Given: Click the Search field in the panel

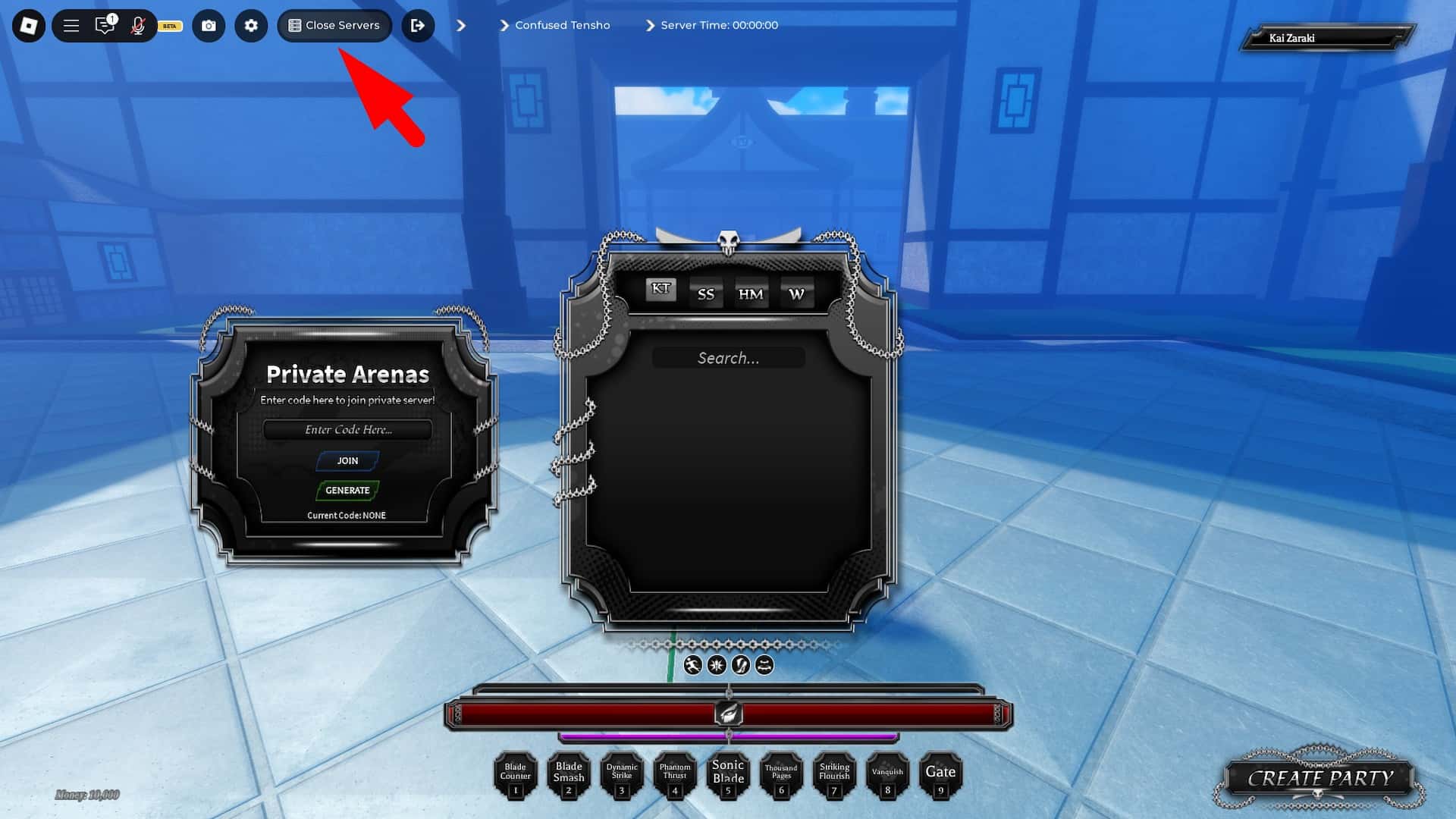Looking at the screenshot, I should pos(728,357).
